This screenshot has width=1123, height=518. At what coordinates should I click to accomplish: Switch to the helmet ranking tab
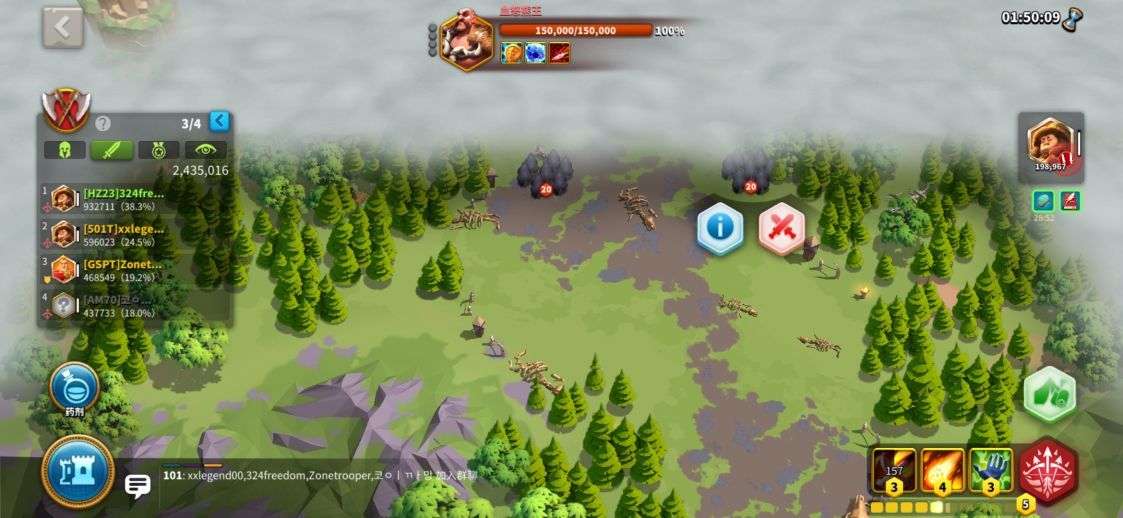click(x=64, y=150)
